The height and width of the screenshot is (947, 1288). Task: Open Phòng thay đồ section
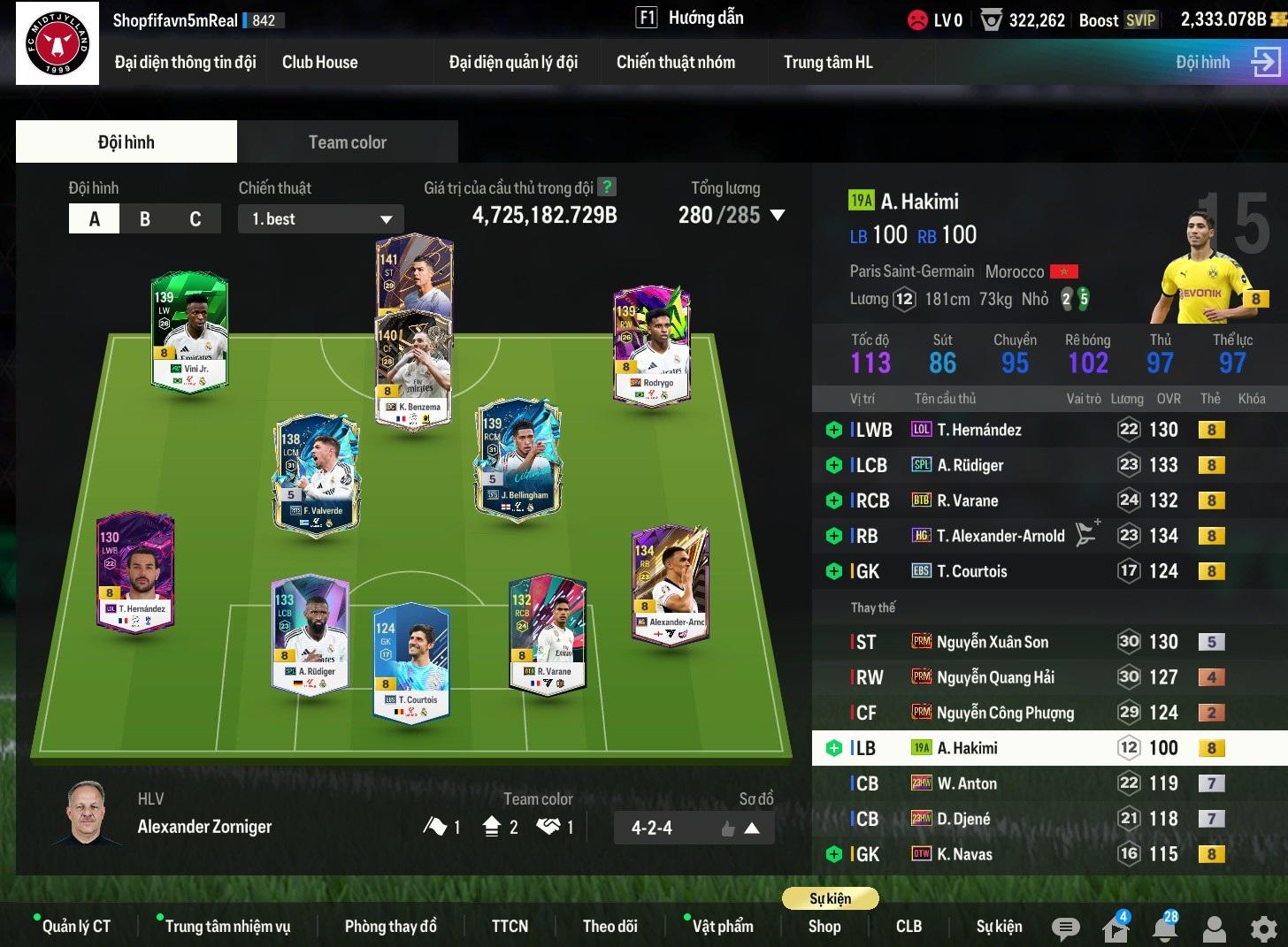pyautogui.click(x=390, y=926)
